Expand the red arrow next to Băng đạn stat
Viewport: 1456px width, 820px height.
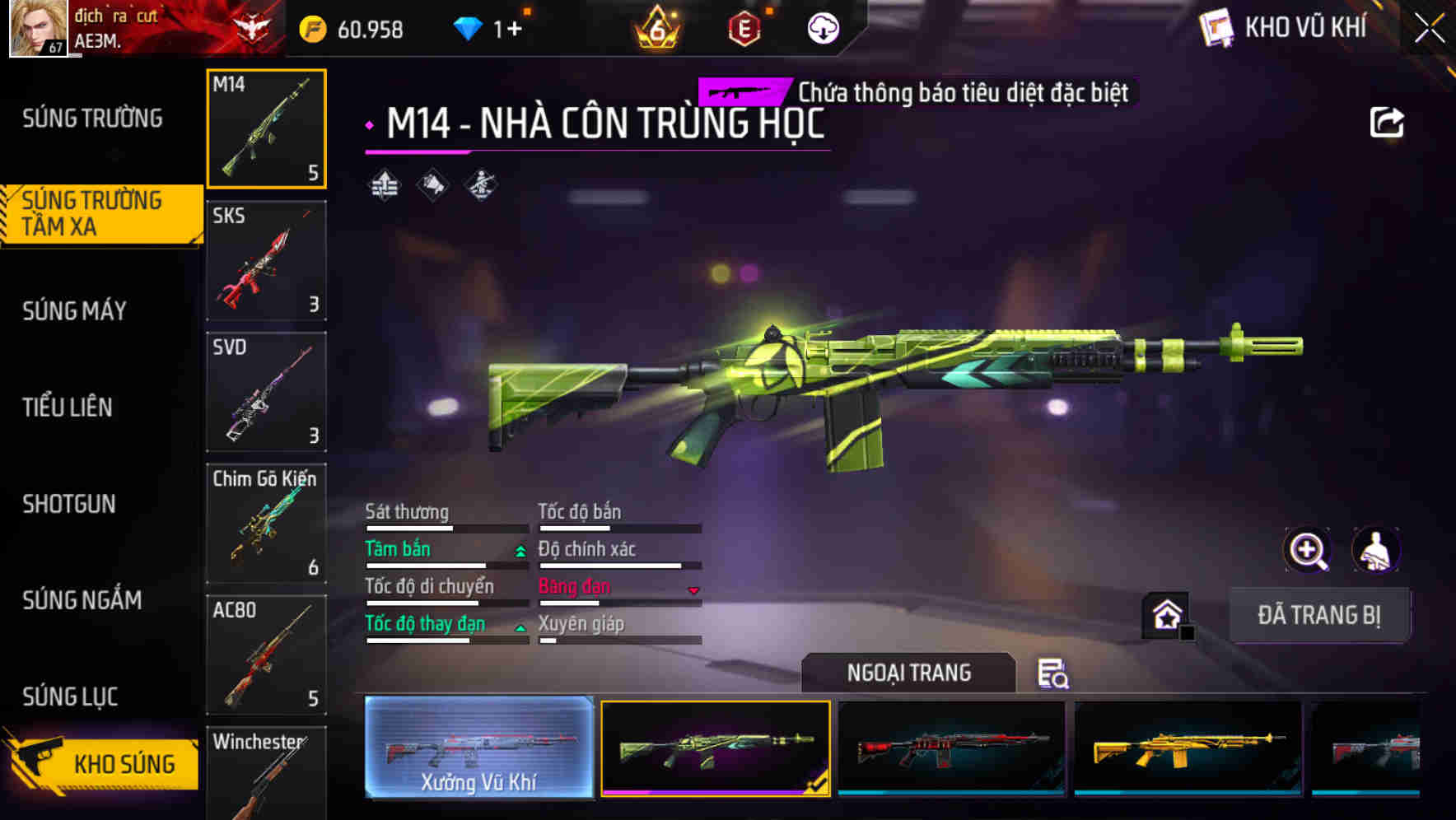pos(693,590)
